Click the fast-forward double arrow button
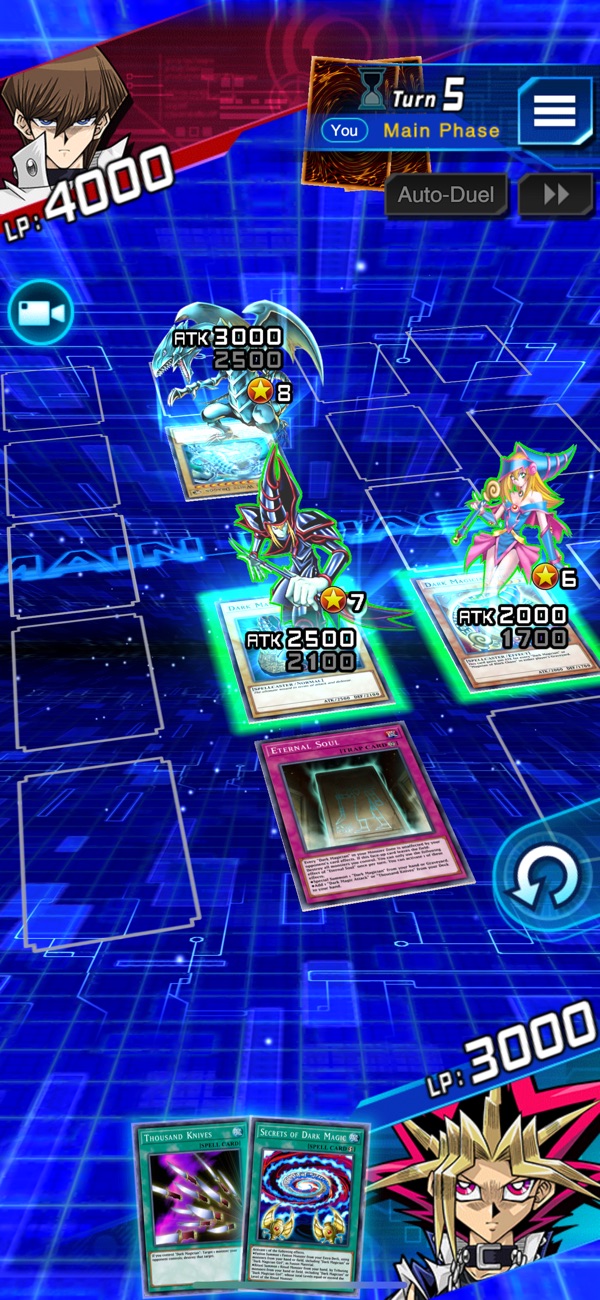The height and width of the screenshot is (1300, 600). click(555, 194)
